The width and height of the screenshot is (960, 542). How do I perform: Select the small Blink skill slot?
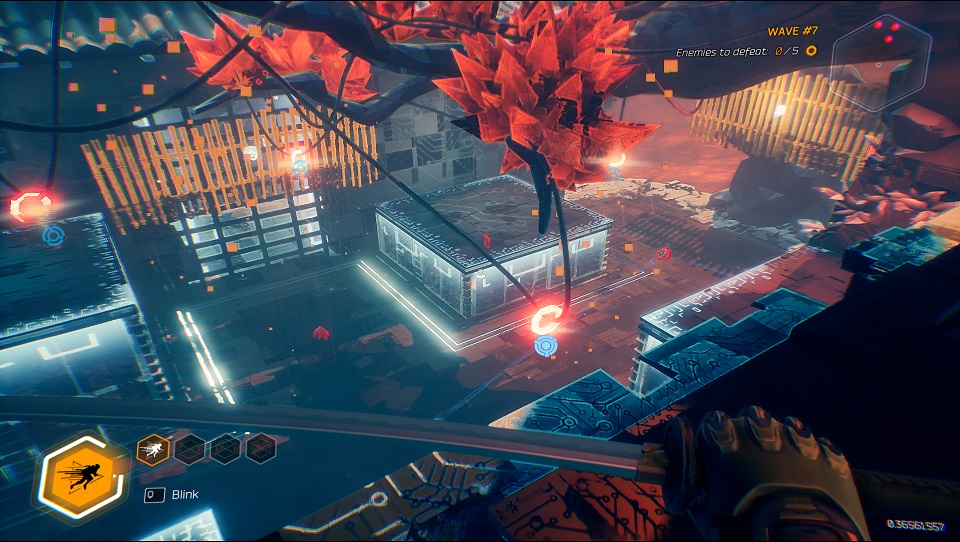pyautogui.click(x=151, y=449)
